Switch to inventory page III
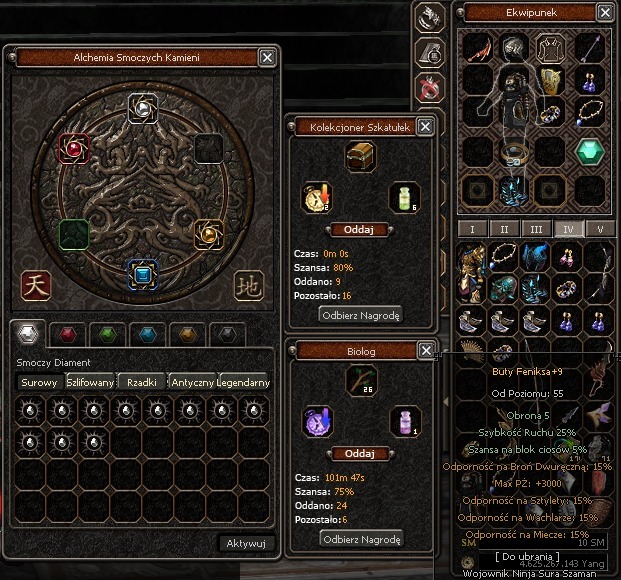 537,228
